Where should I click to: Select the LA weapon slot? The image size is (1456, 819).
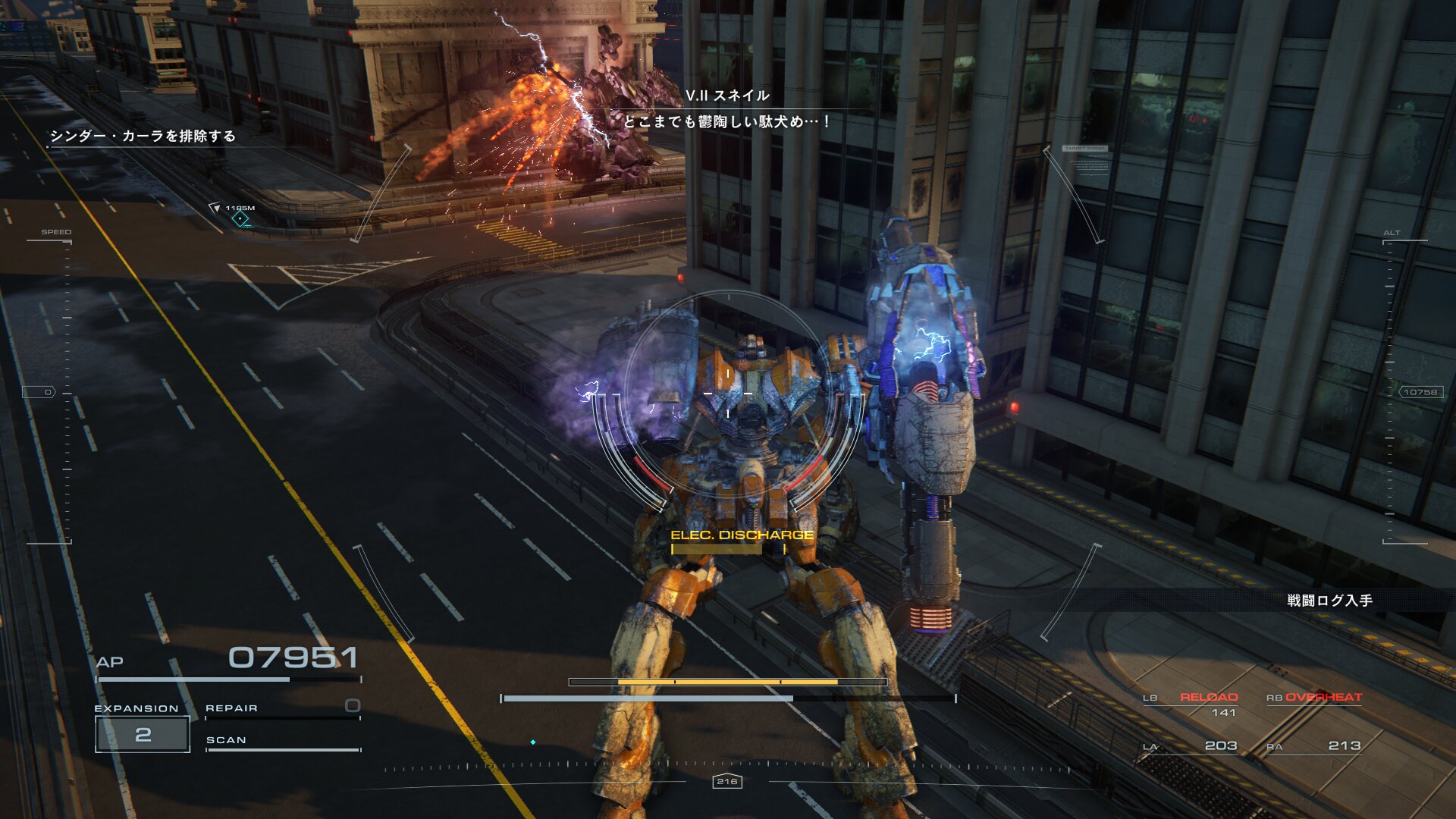coord(1191,746)
